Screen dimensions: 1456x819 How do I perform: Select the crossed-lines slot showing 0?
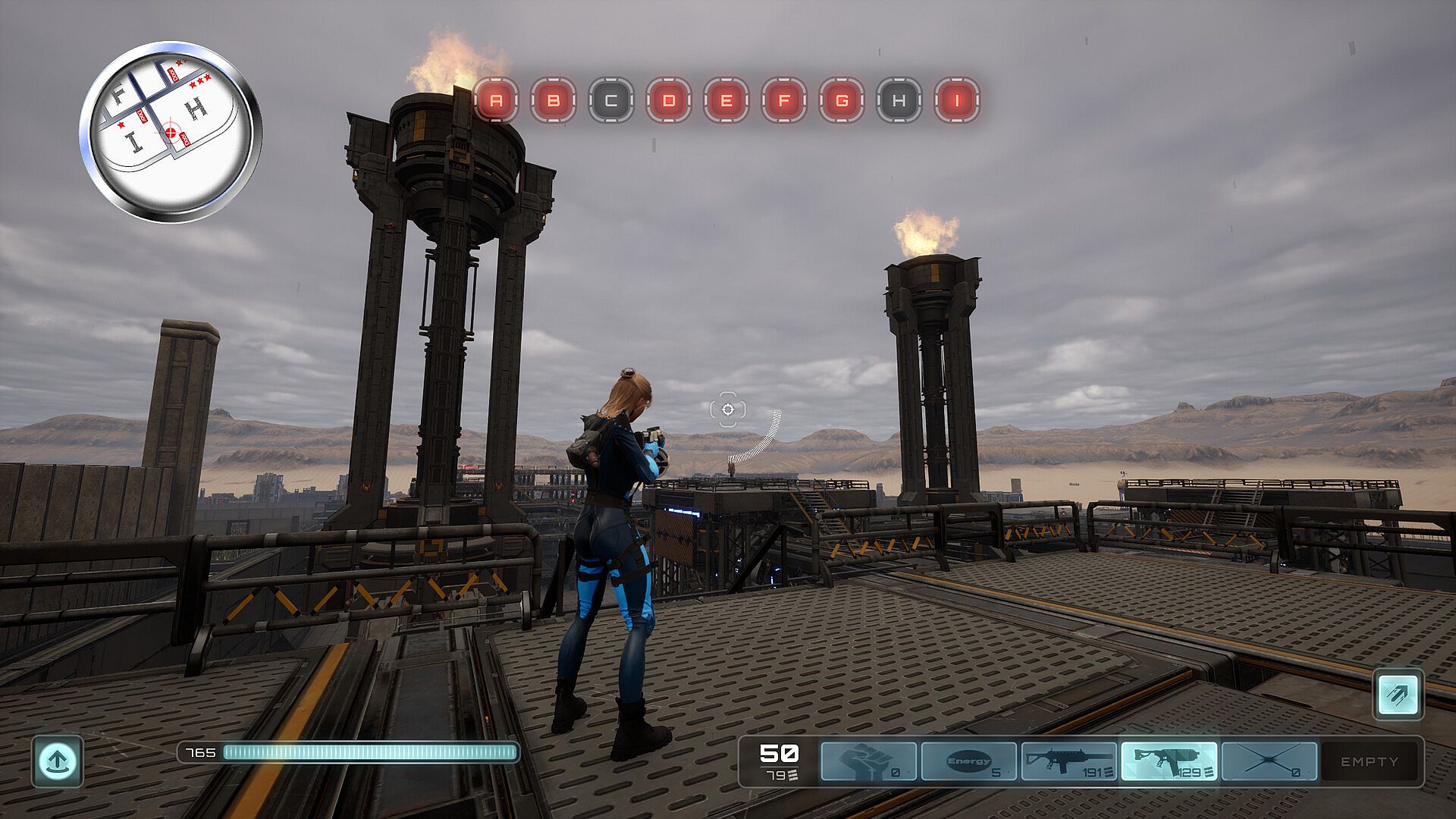(1269, 761)
